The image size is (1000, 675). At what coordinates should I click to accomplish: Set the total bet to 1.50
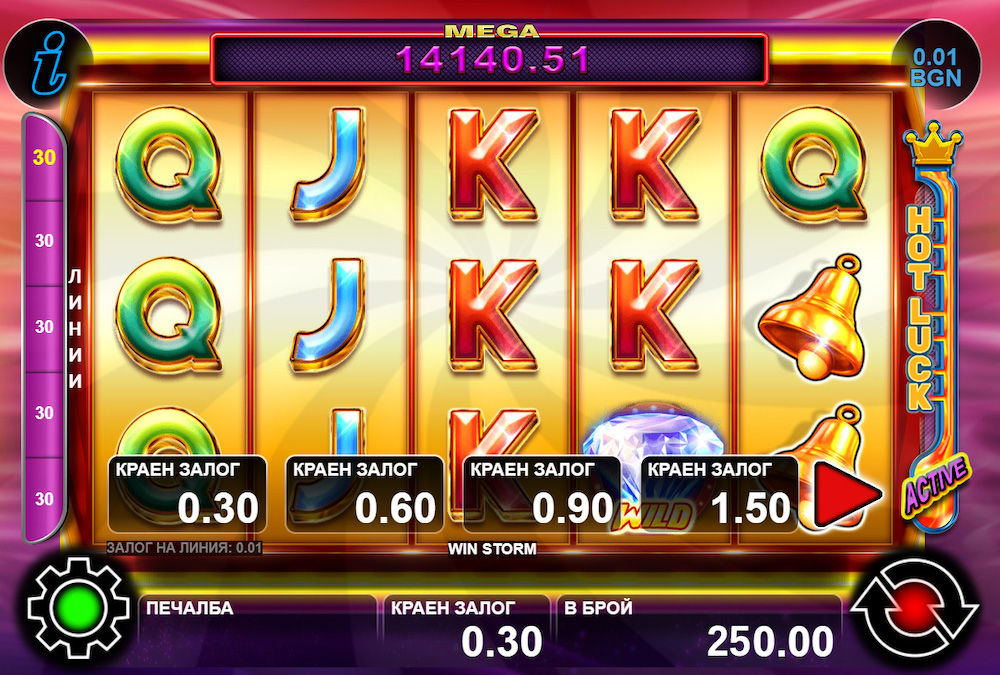tap(720, 494)
